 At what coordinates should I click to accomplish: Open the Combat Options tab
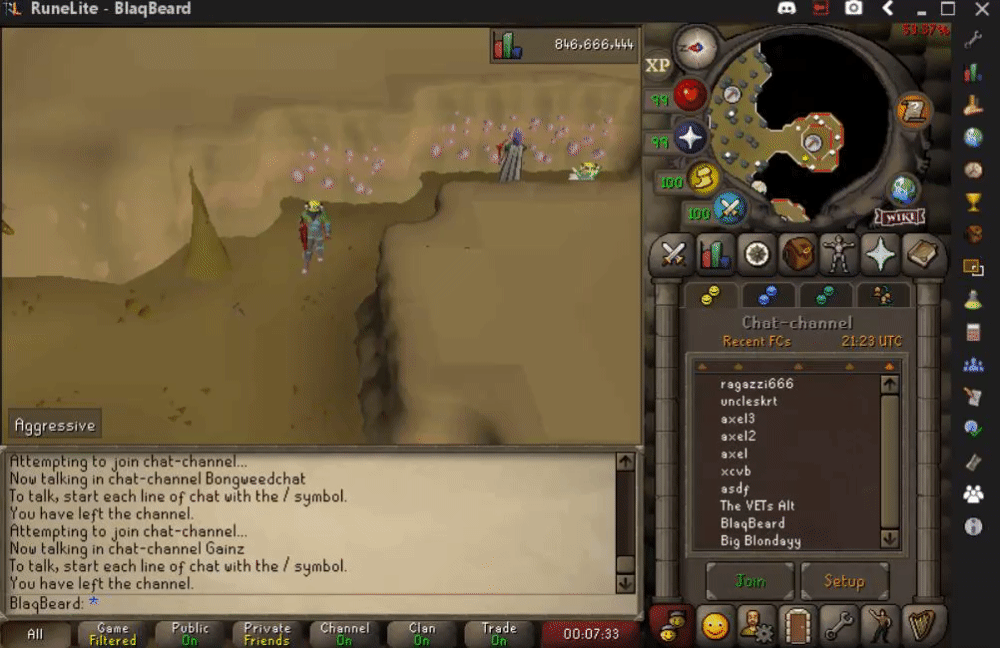[x=672, y=255]
